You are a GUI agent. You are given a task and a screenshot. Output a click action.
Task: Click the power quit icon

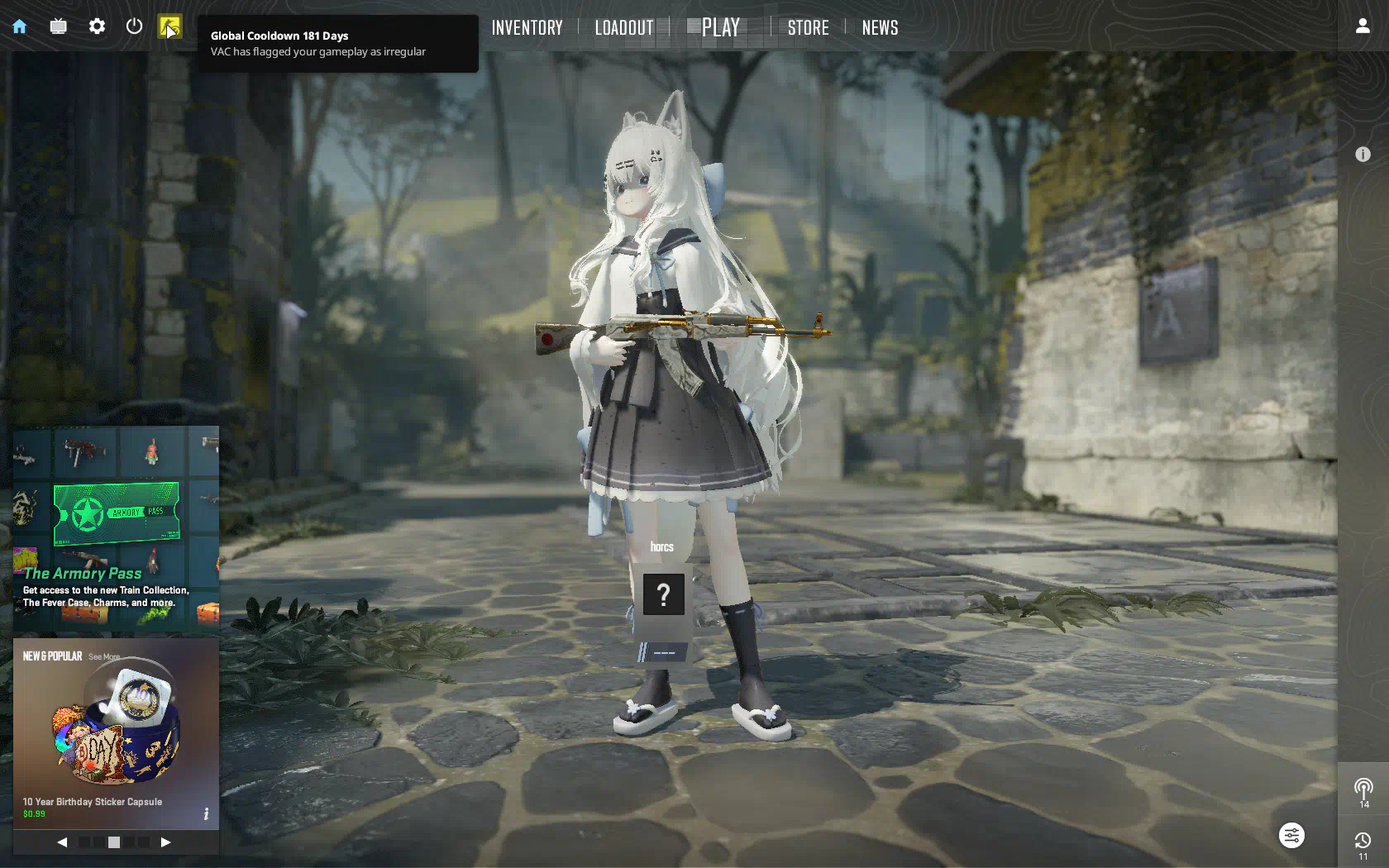[134, 26]
